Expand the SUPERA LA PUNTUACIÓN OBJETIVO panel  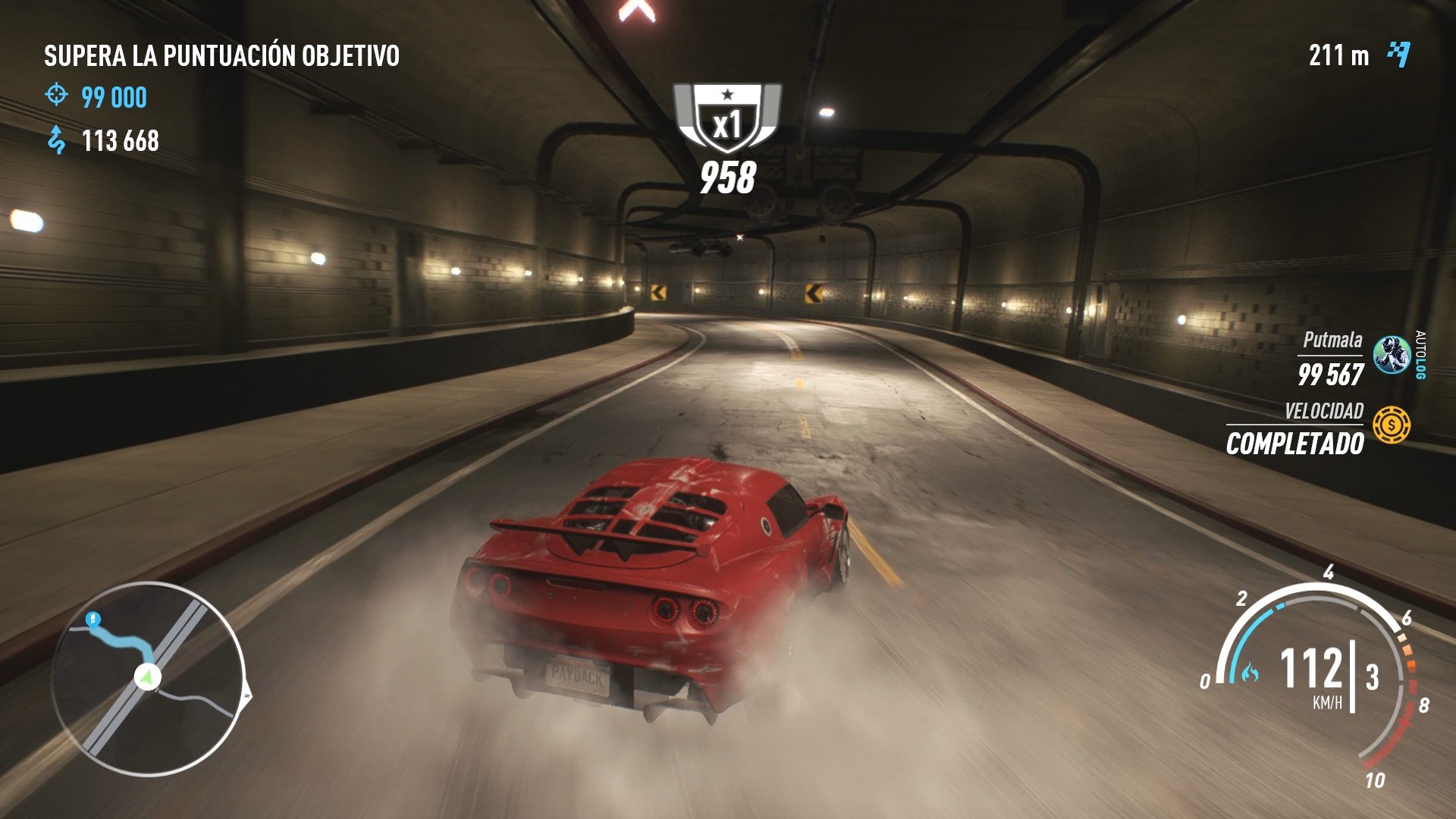coord(221,55)
